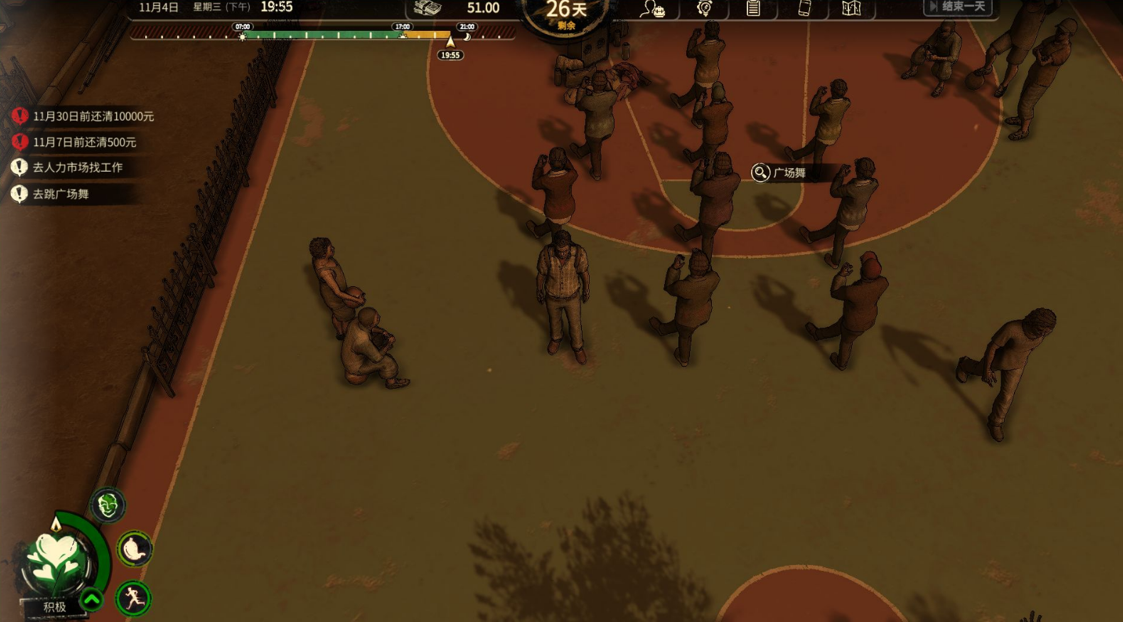The height and width of the screenshot is (622, 1123).
Task: Click the stomach hunger status icon
Action: click(134, 548)
